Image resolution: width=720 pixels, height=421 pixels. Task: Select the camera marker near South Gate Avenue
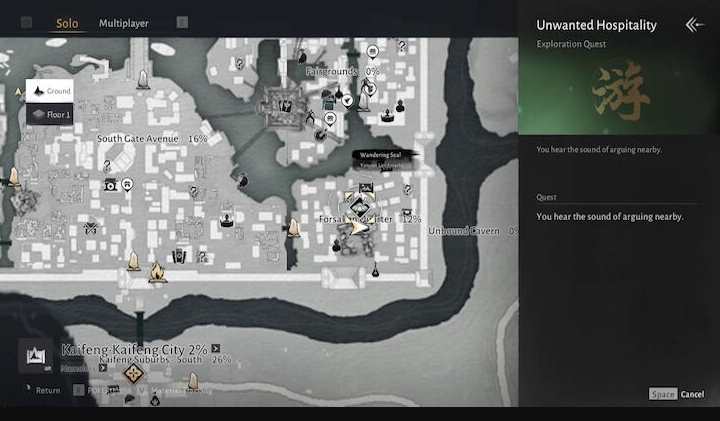(x=110, y=185)
